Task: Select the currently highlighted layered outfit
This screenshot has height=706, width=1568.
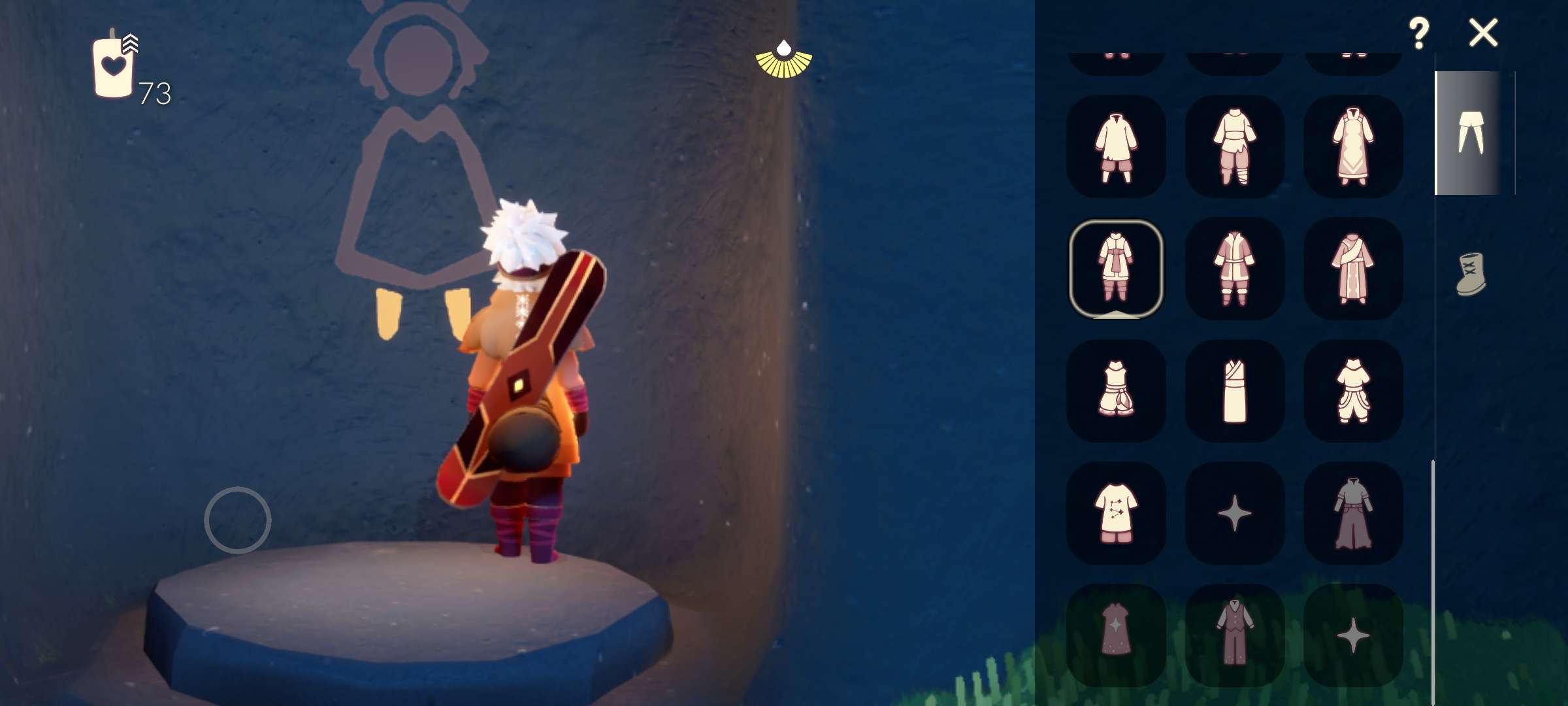Action: pyautogui.click(x=1116, y=269)
